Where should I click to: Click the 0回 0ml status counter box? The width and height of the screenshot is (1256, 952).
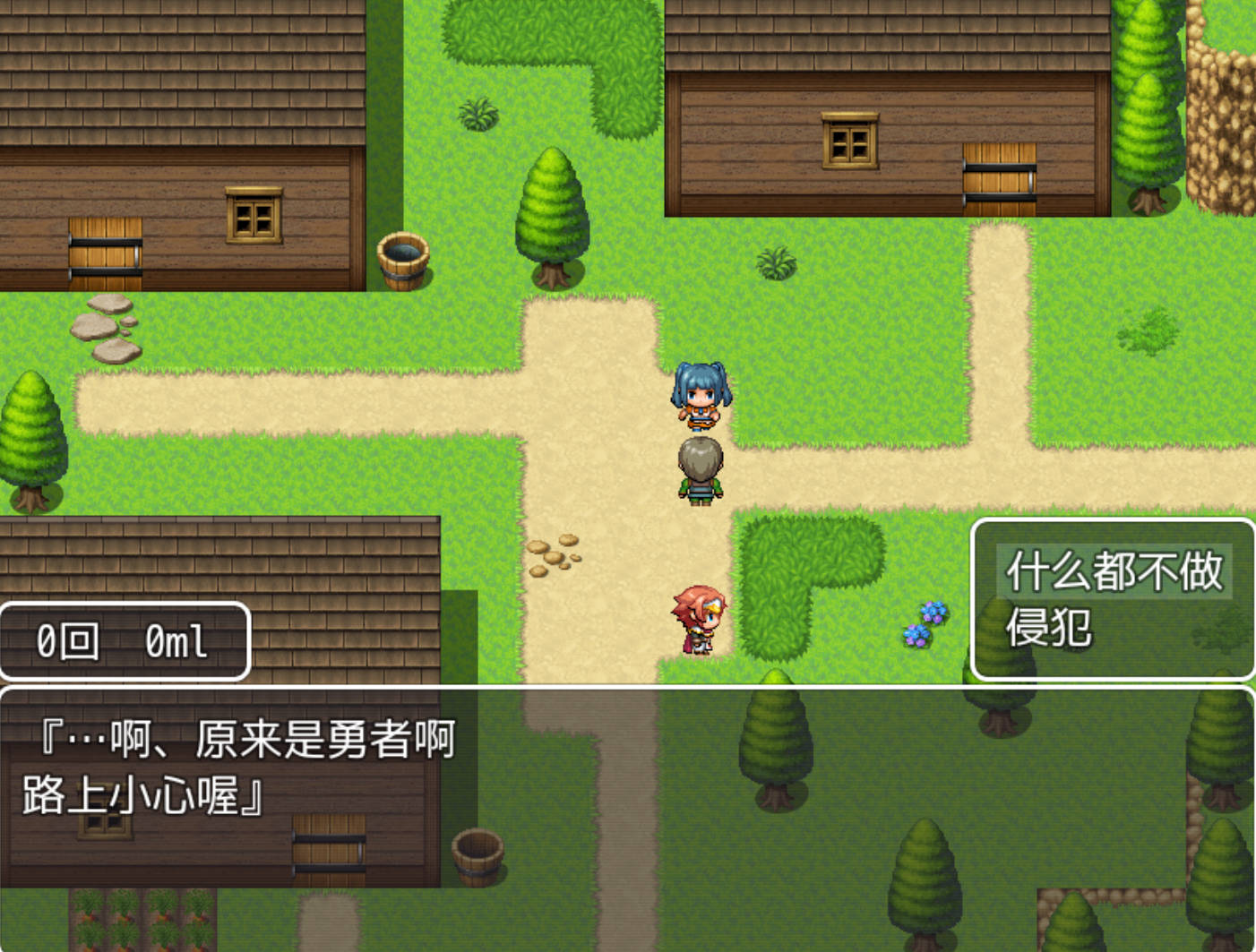pyautogui.click(x=124, y=640)
